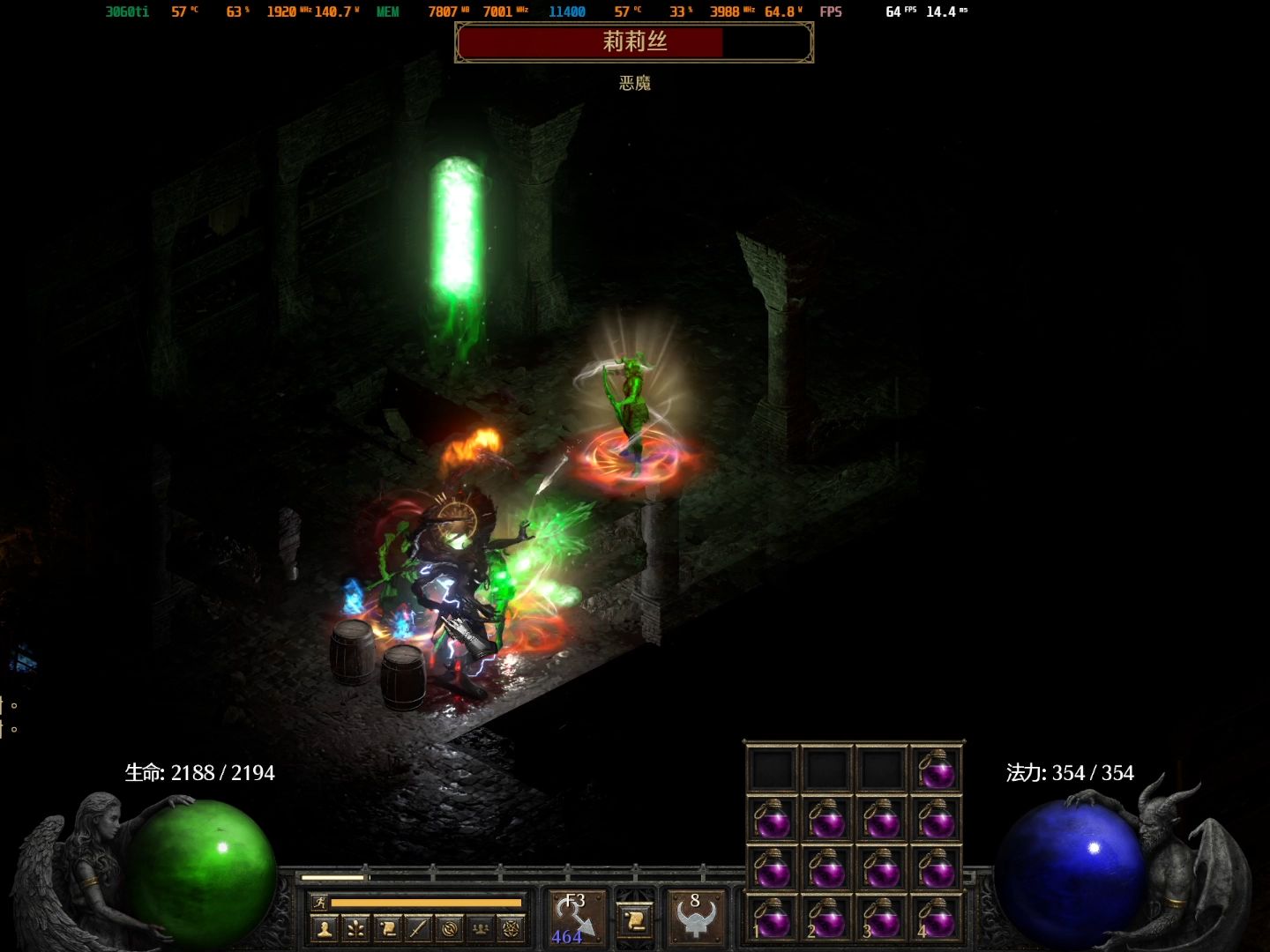
Task: Drink the purple potion in belt slot 4
Action: click(936, 919)
